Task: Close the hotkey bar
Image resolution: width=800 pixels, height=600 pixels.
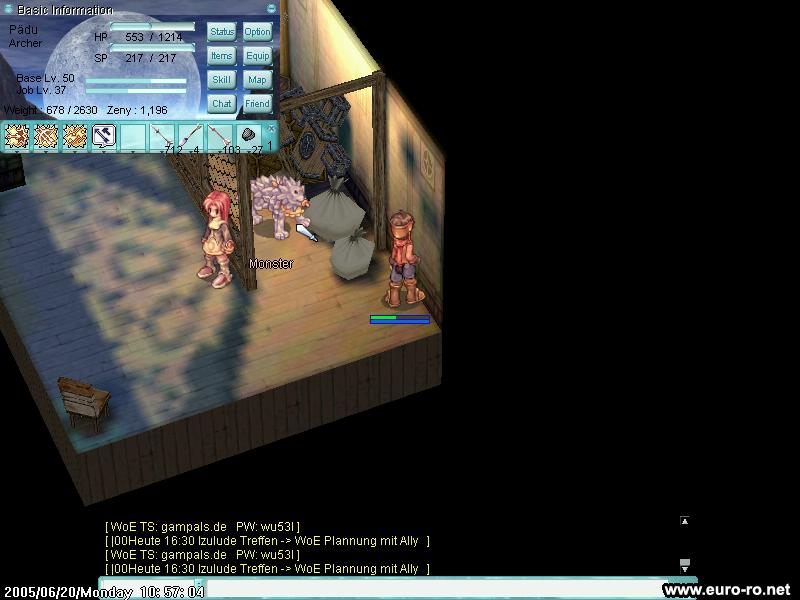Action: [270, 128]
